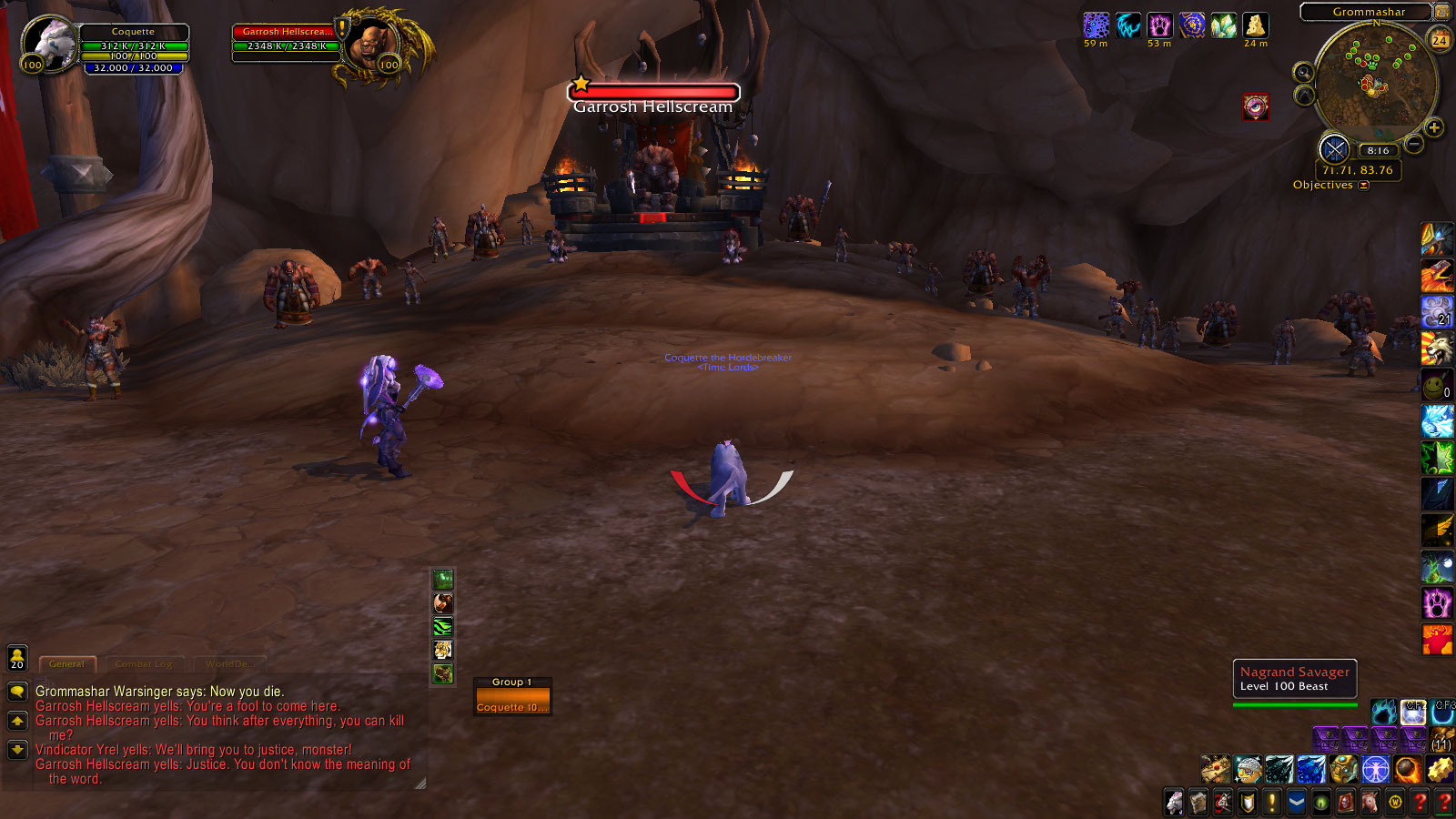Open the yellow exclamation quest log button

(1272, 802)
